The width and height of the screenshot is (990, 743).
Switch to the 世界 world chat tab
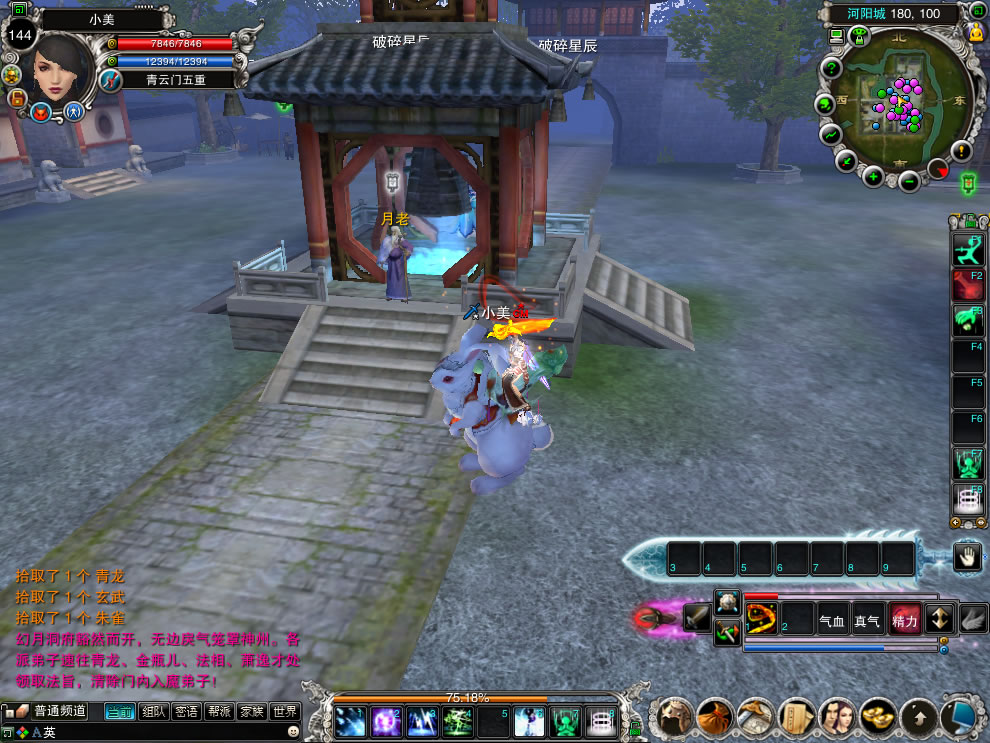[x=285, y=712]
